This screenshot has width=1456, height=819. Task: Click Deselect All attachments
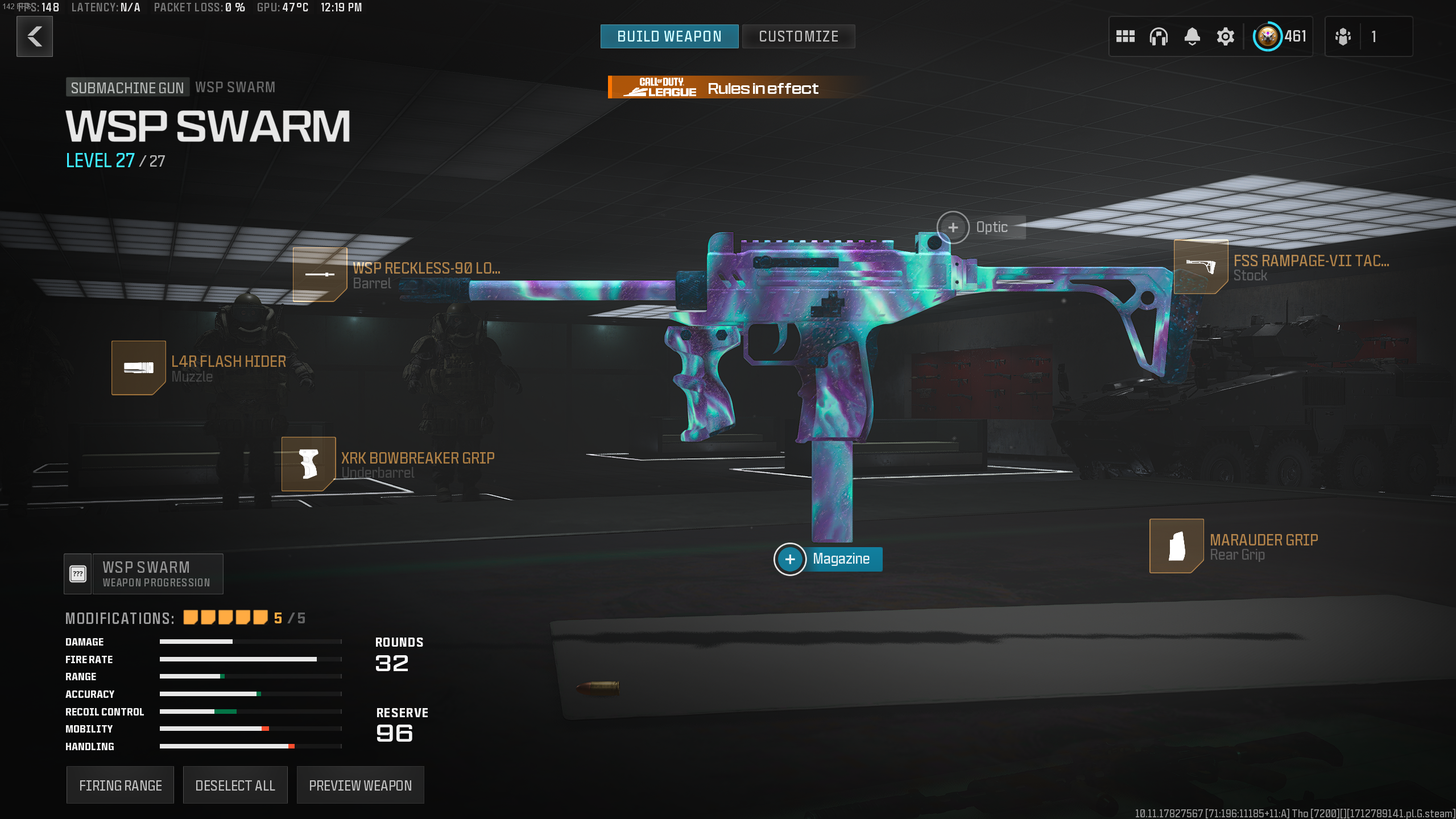coord(235,785)
